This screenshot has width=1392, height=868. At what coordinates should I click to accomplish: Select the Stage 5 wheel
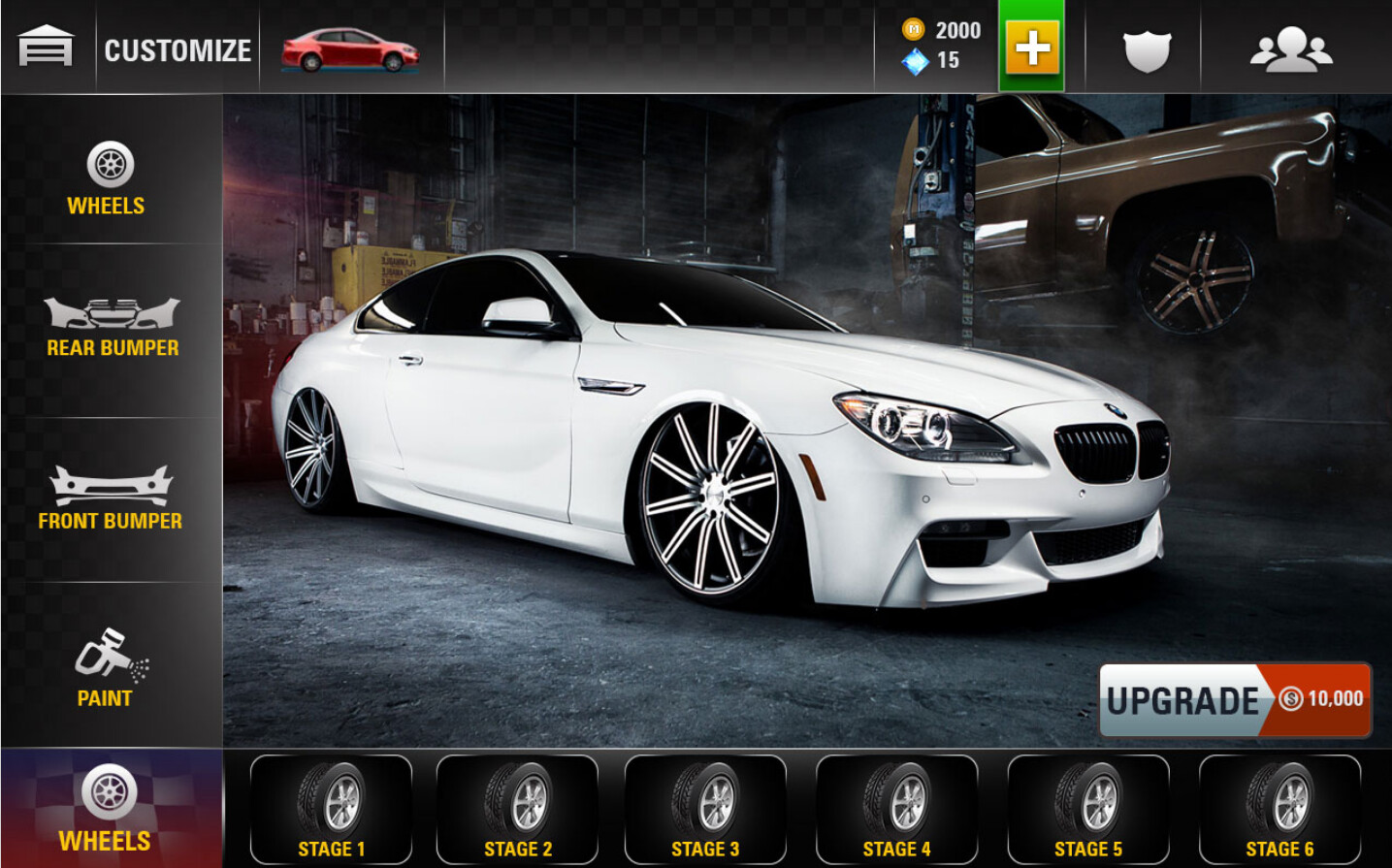[x=1087, y=810]
